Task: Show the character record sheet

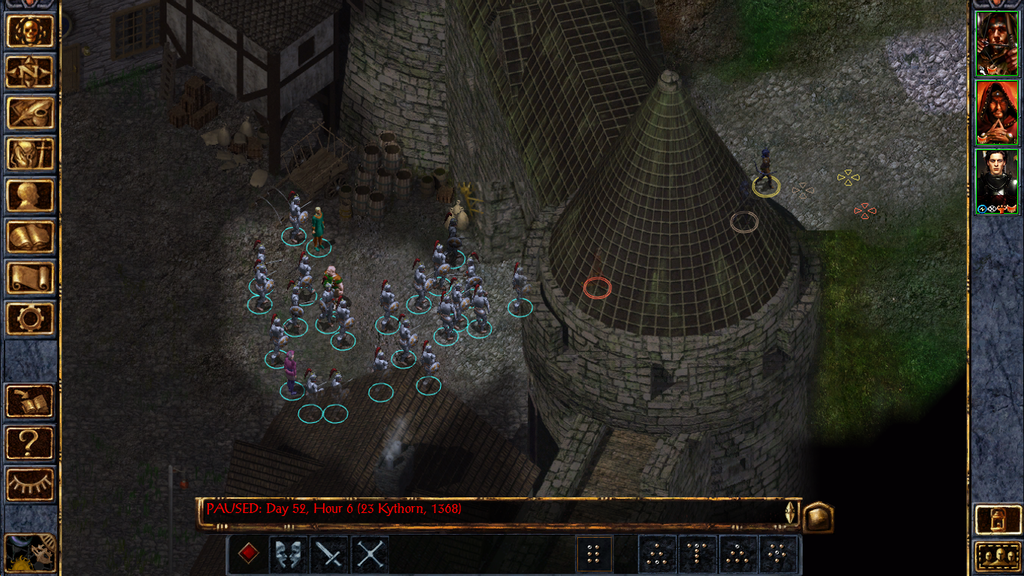Action: [x=30, y=195]
